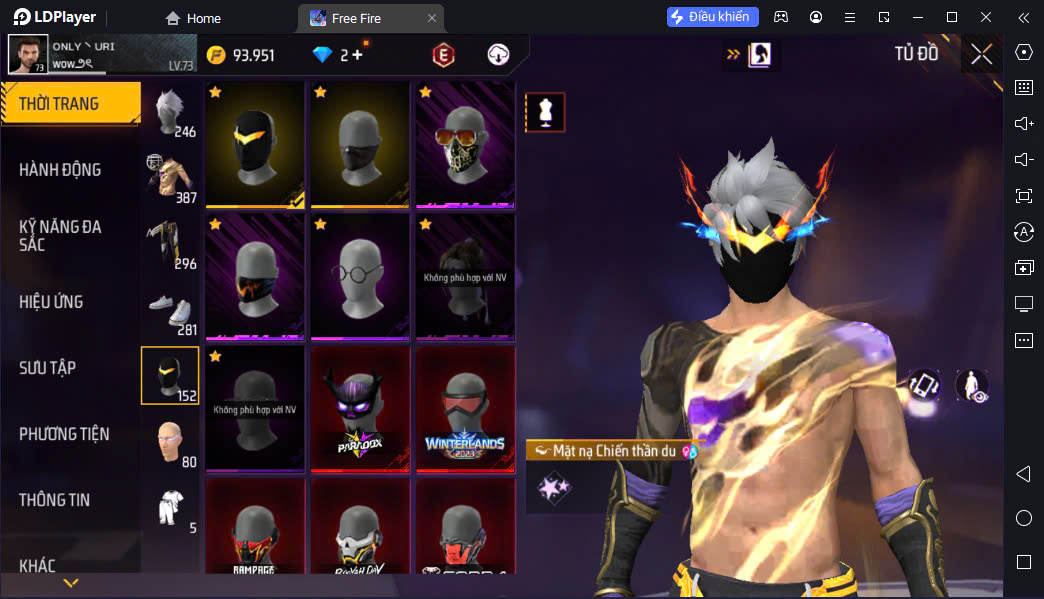Click the mannequin outfit preview icon
Screen dimensions: 1044x599
[x=545, y=113]
